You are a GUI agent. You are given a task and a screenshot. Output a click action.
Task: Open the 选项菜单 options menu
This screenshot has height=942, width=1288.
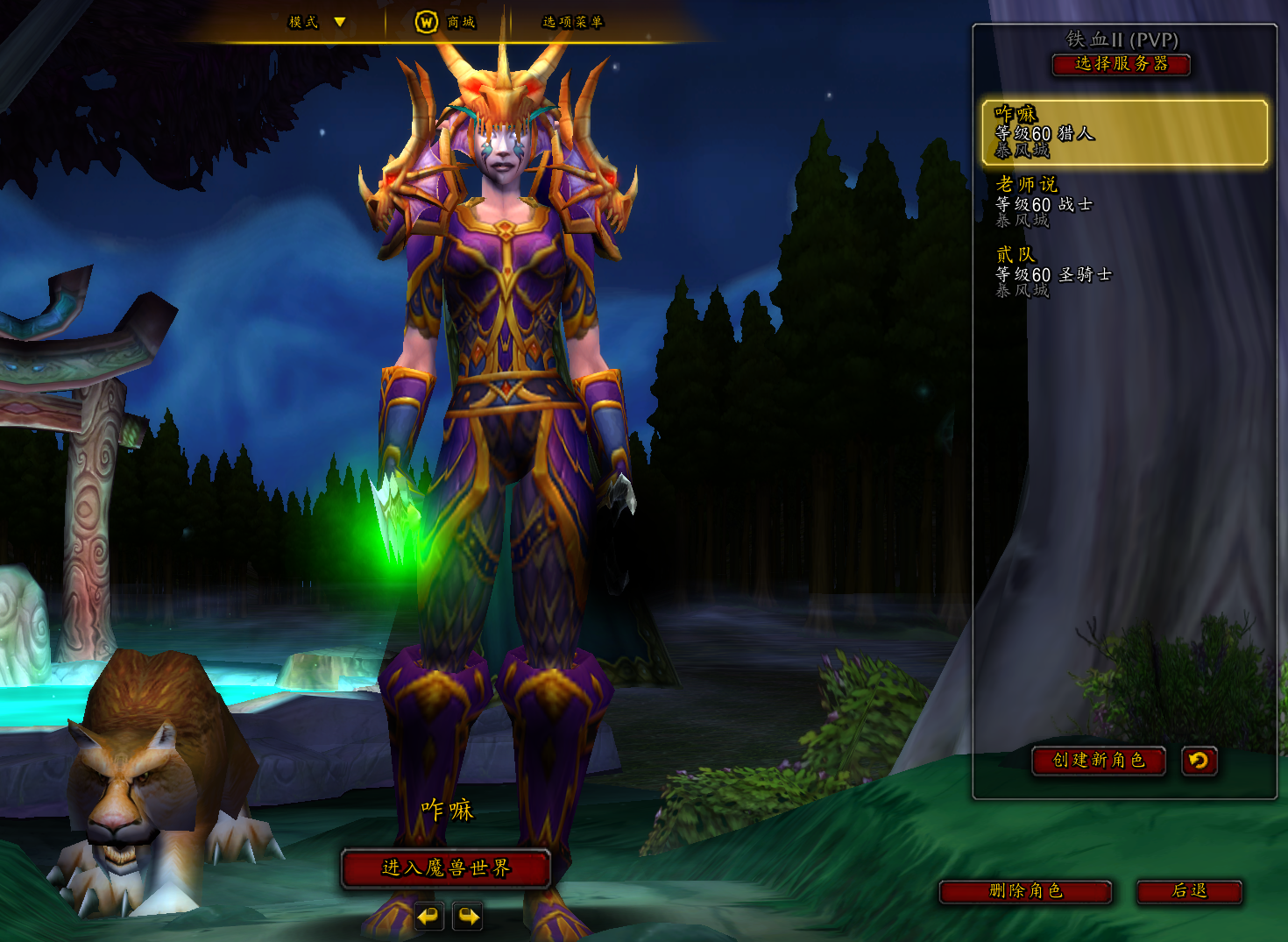tap(572, 22)
